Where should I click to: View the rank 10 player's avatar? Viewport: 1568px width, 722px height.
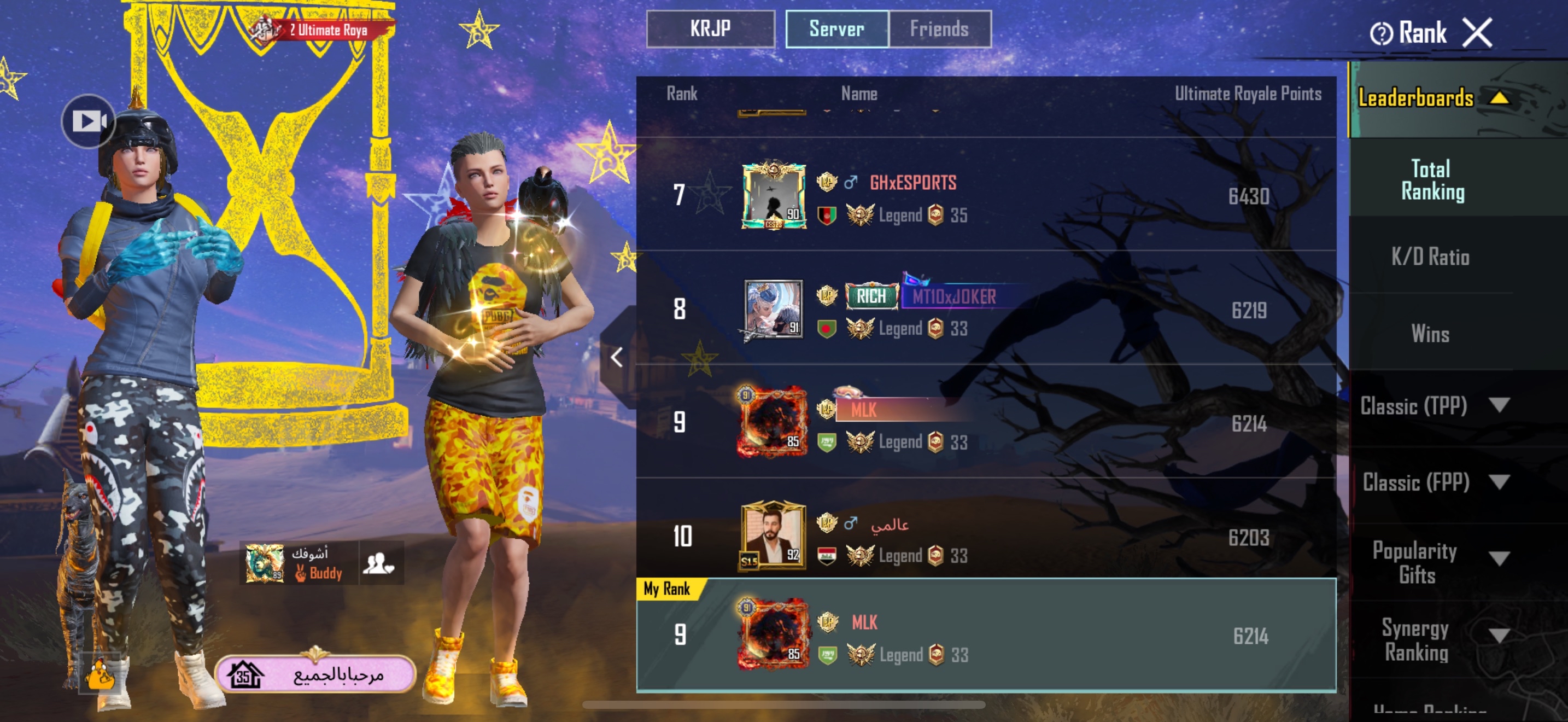pos(773,535)
